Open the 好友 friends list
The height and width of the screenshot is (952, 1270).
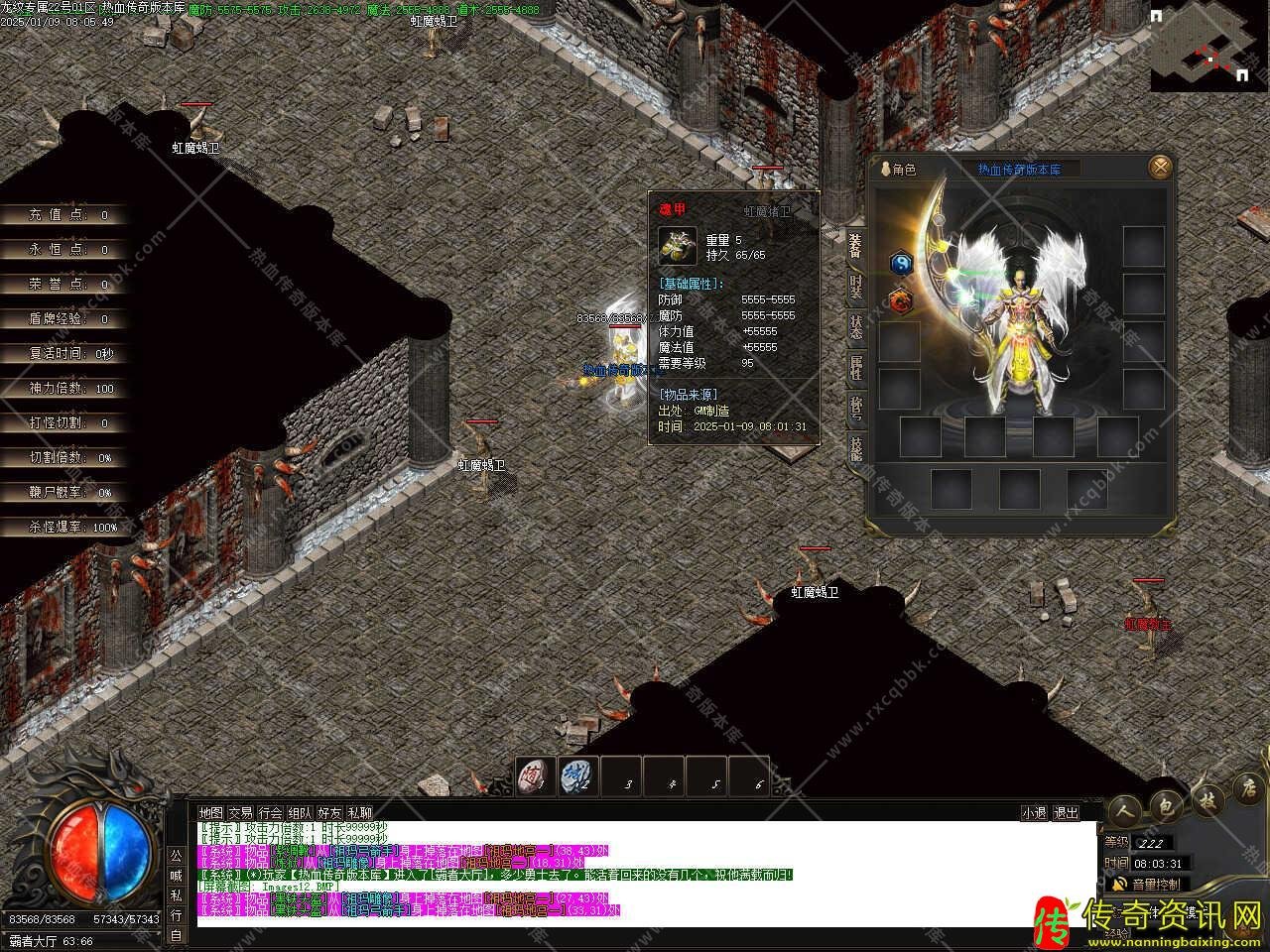click(x=329, y=812)
